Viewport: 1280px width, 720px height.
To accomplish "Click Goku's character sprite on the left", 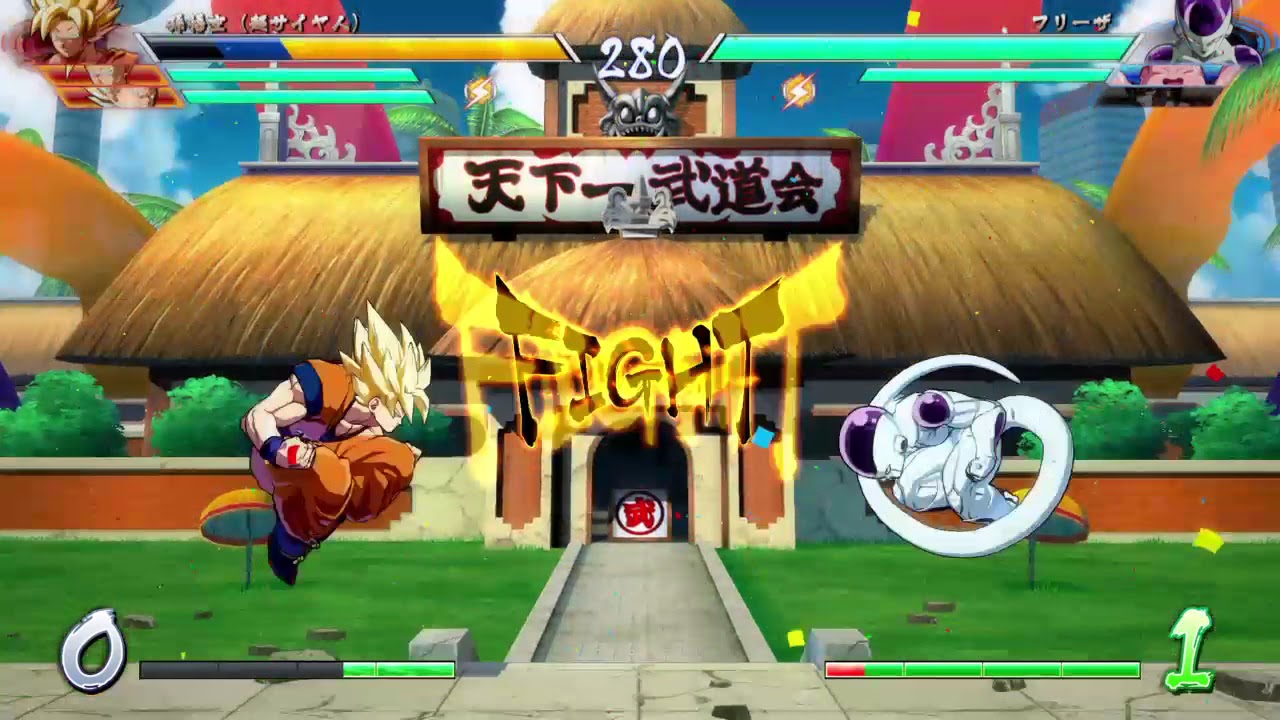I will pyautogui.click(x=330, y=440).
